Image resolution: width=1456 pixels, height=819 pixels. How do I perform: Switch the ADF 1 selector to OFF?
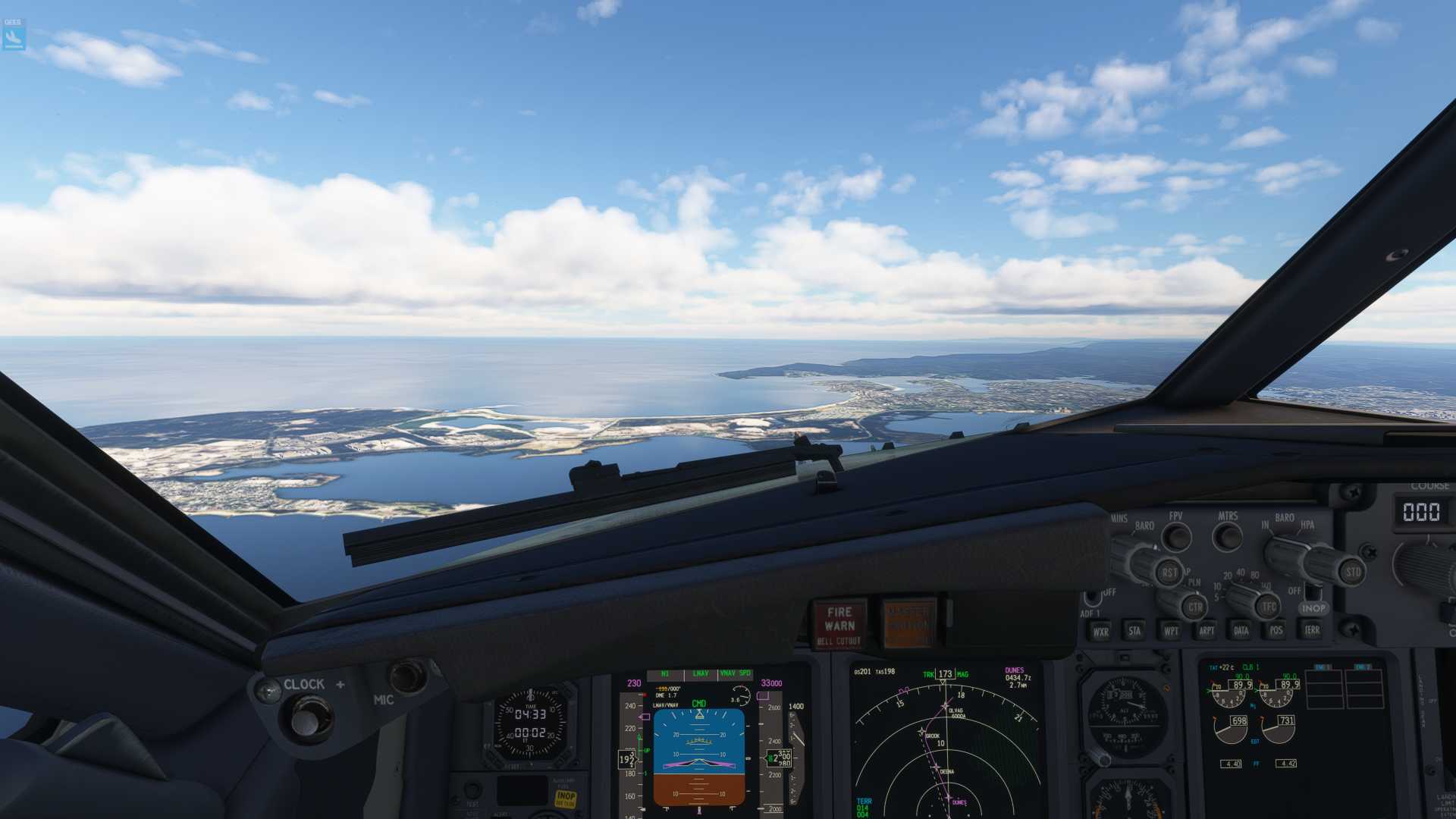[1094, 598]
